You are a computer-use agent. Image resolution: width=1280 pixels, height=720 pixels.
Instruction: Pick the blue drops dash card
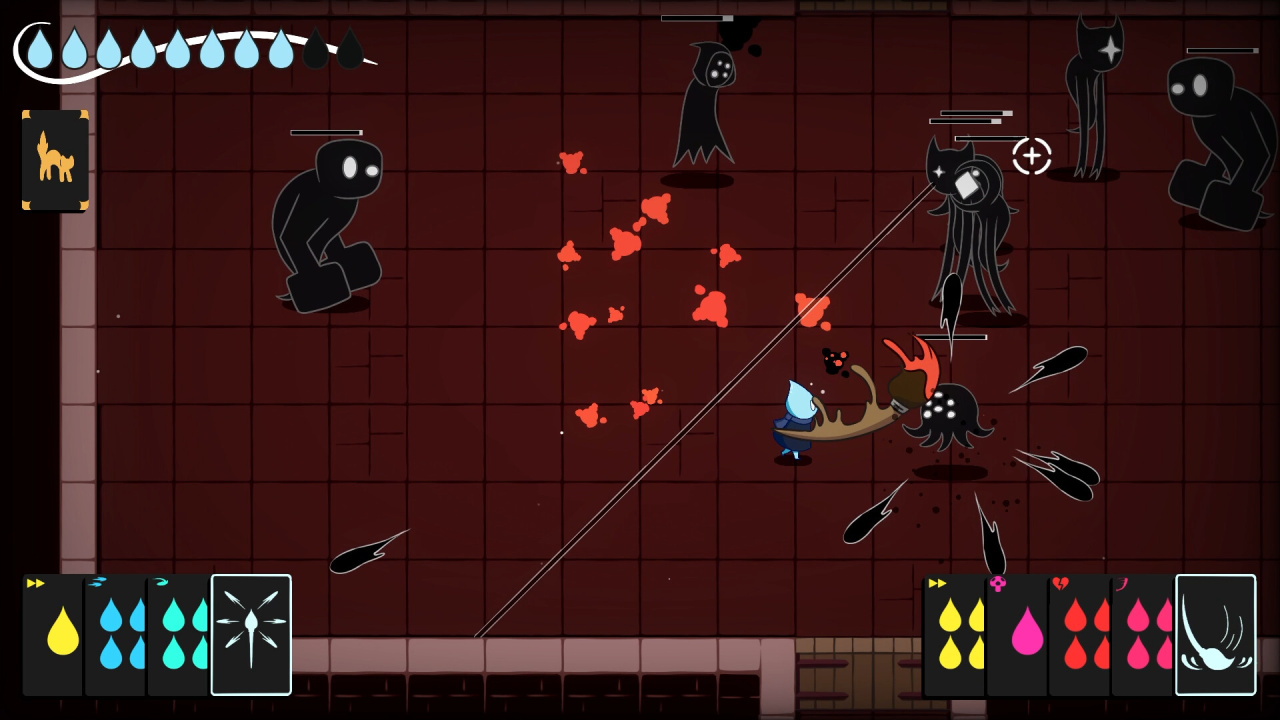pos(116,635)
